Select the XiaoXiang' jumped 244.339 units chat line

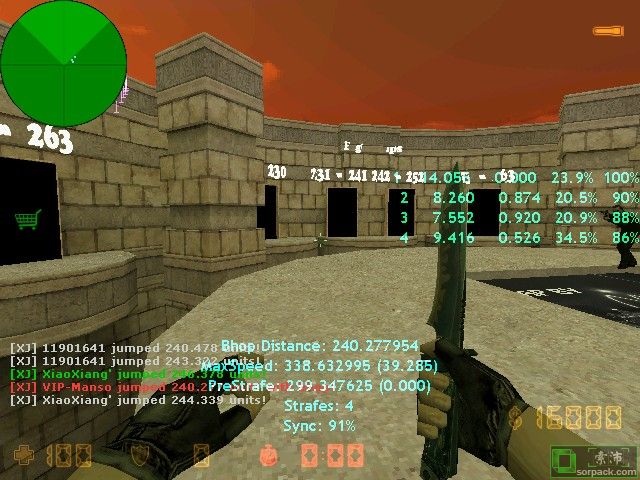coord(138,399)
